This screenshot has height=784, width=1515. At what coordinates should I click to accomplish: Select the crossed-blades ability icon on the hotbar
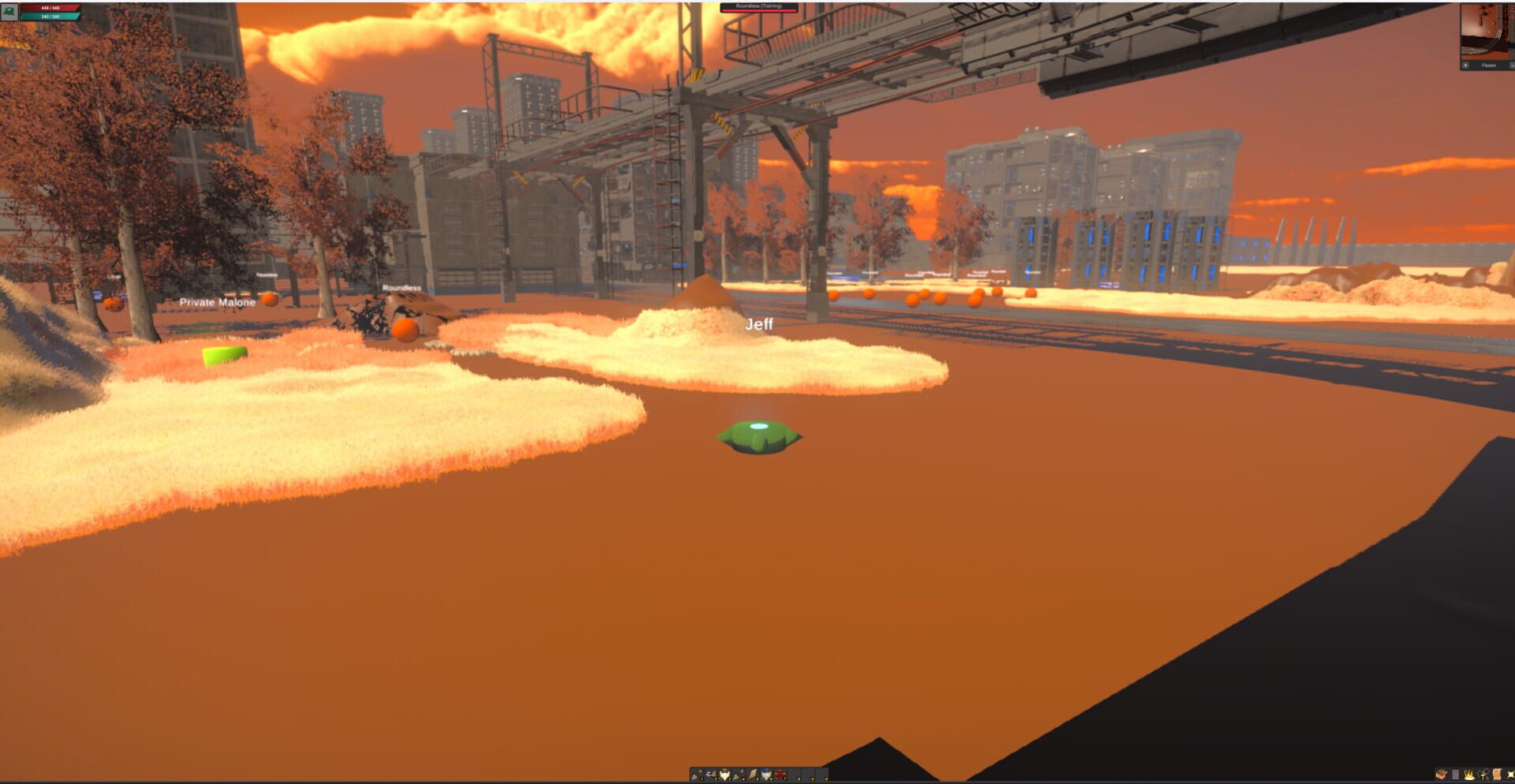pyautogui.click(x=711, y=773)
